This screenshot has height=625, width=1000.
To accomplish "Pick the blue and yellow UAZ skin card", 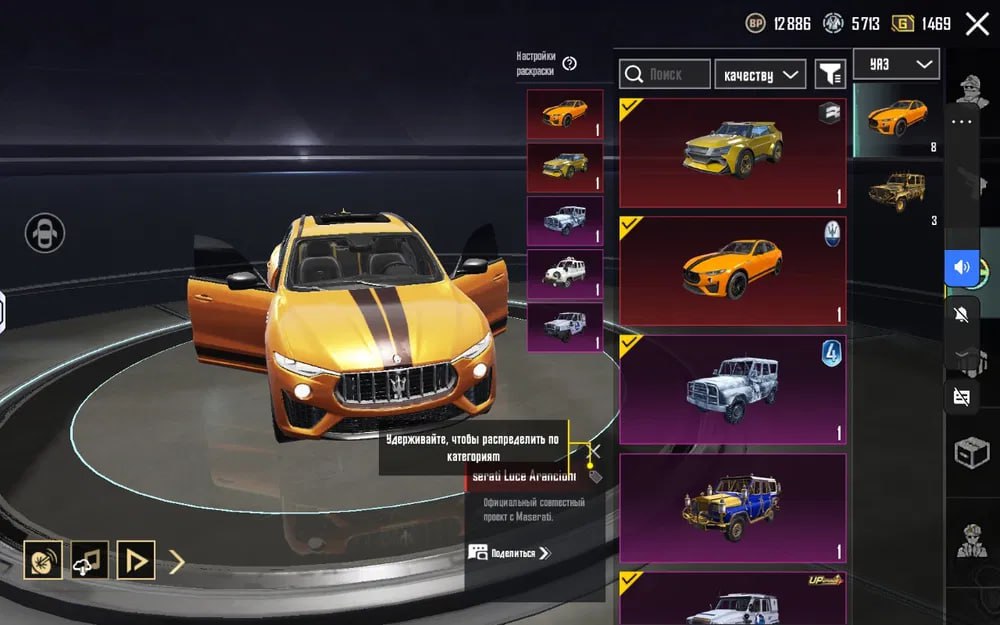I will [732, 507].
